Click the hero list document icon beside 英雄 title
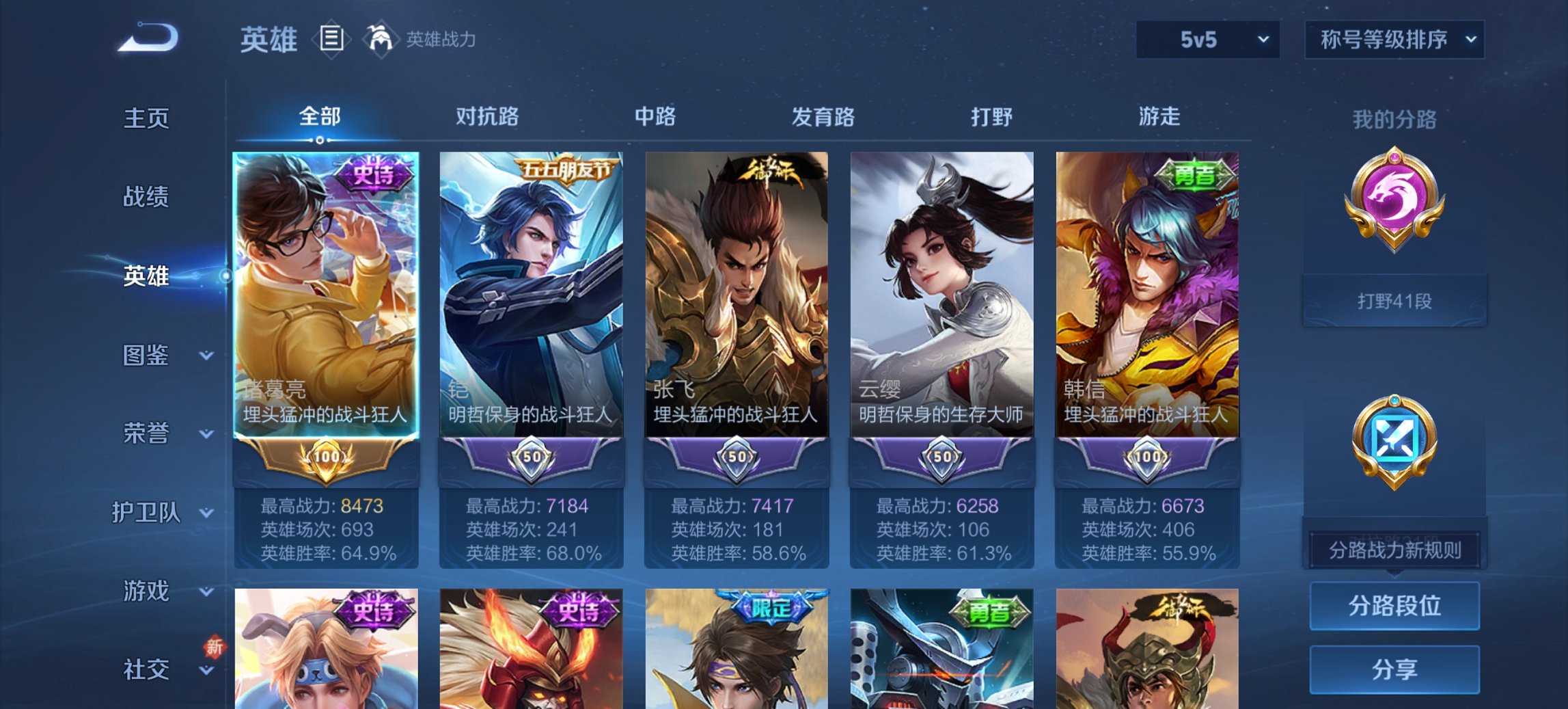1568x709 pixels. point(331,40)
